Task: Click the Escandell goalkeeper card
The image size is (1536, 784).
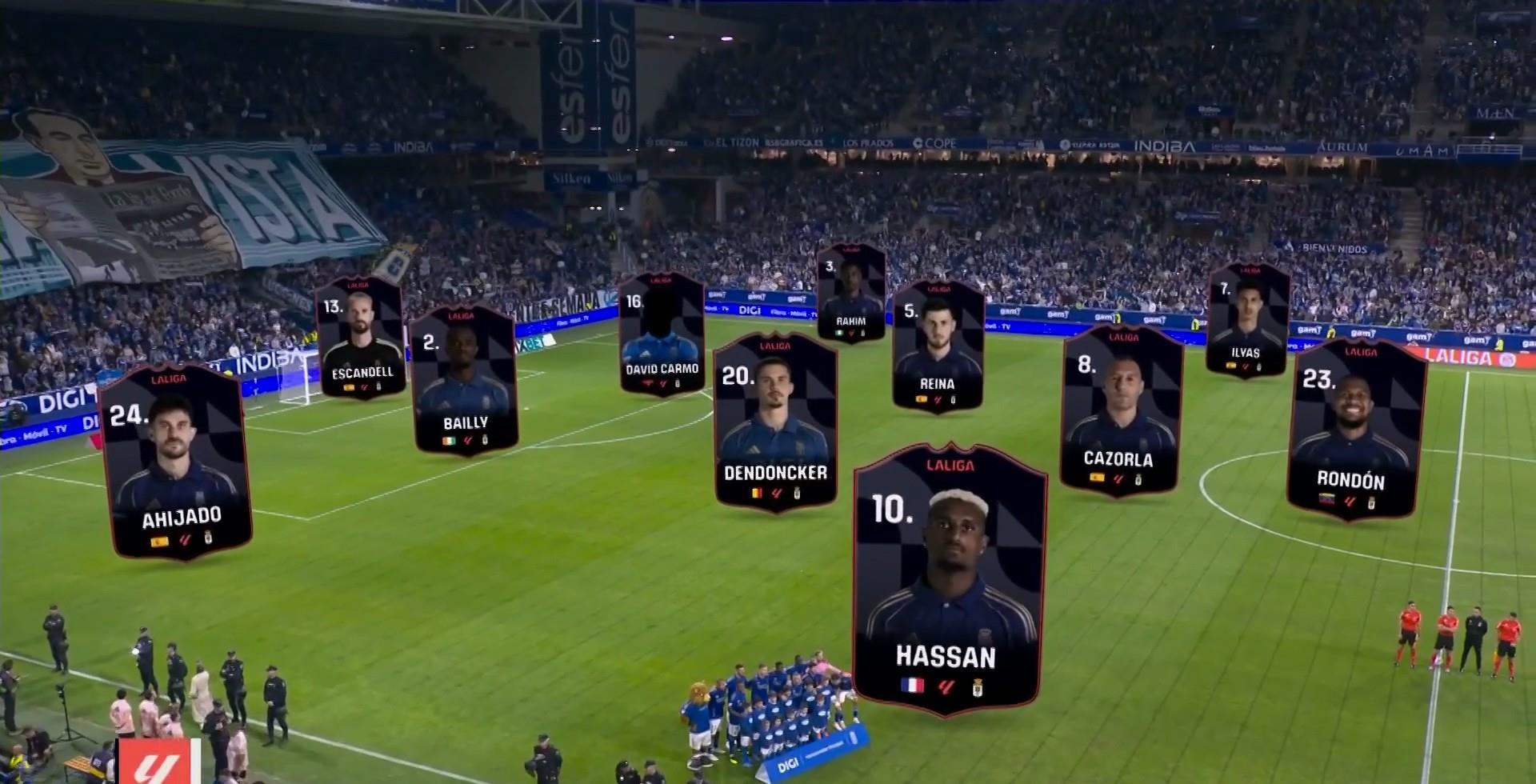Action: [x=360, y=338]
